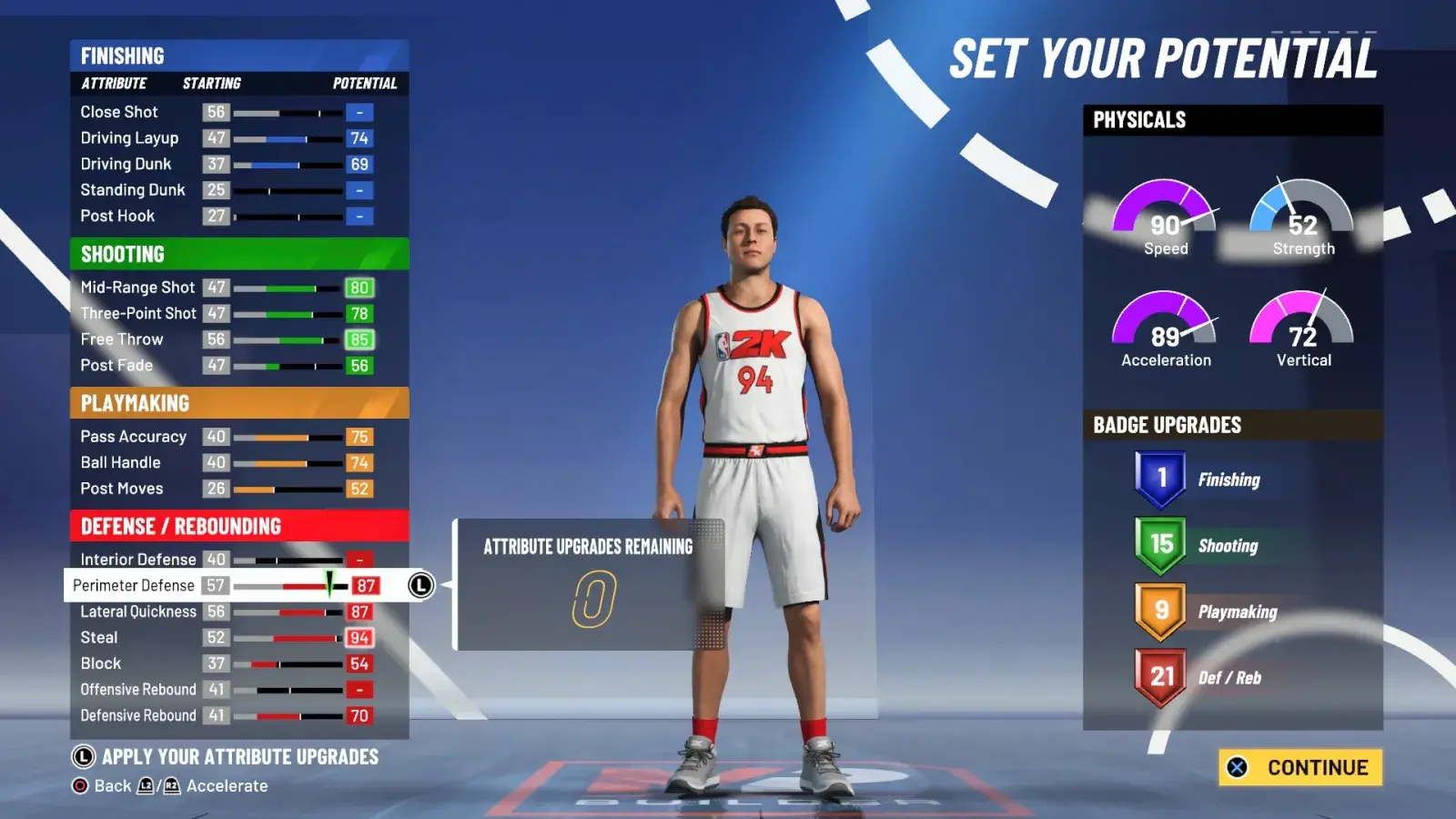Select the Ball Handle attribute row

point(227,463)
